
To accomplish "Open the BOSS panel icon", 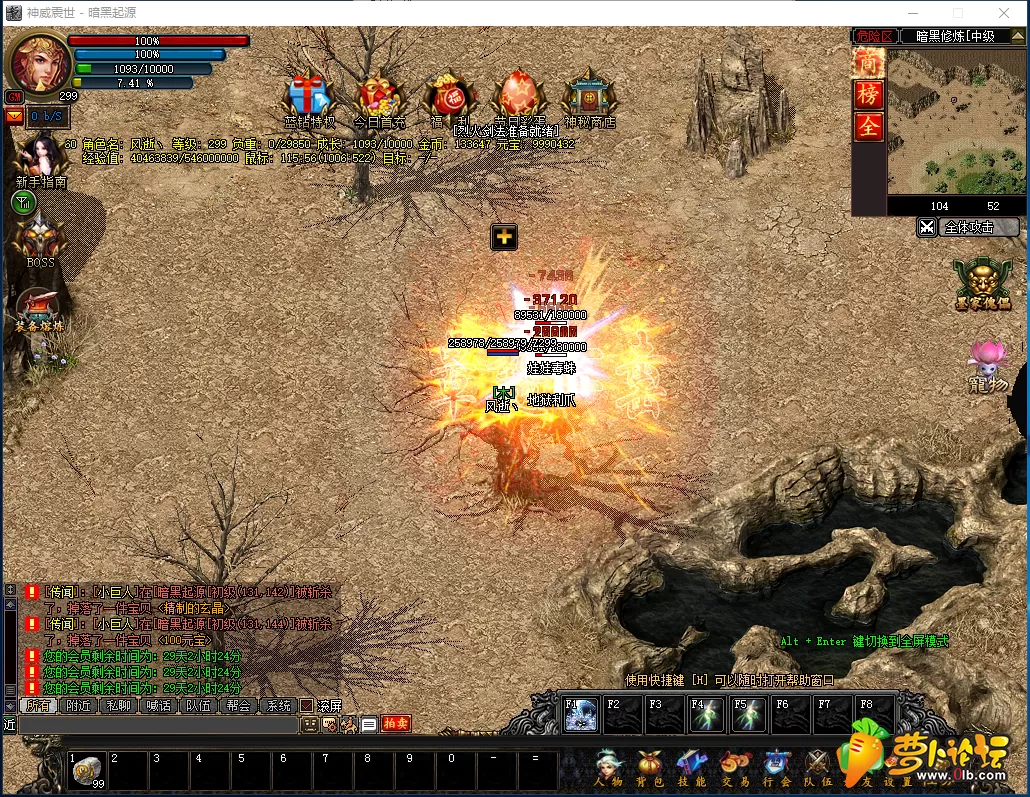I will click(x=40, y=236).
